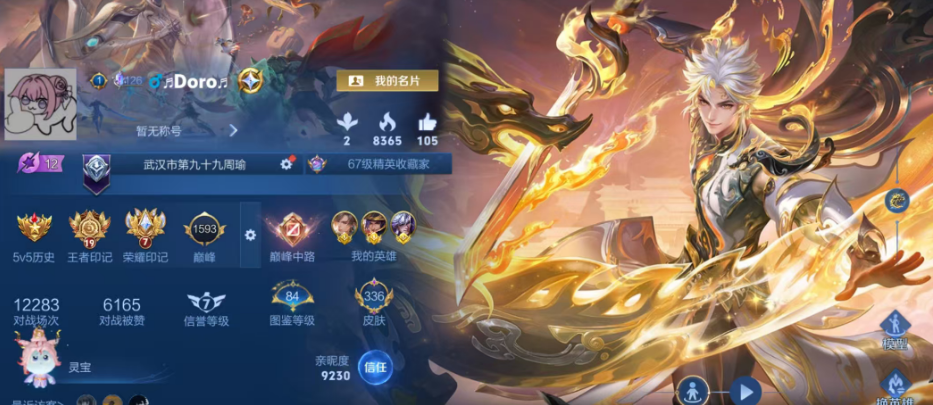Image resolution: width=933 pixels, height=405 pixels.
Task: Click the 暂无称号 title arrow
Action: tap(233, 130)
